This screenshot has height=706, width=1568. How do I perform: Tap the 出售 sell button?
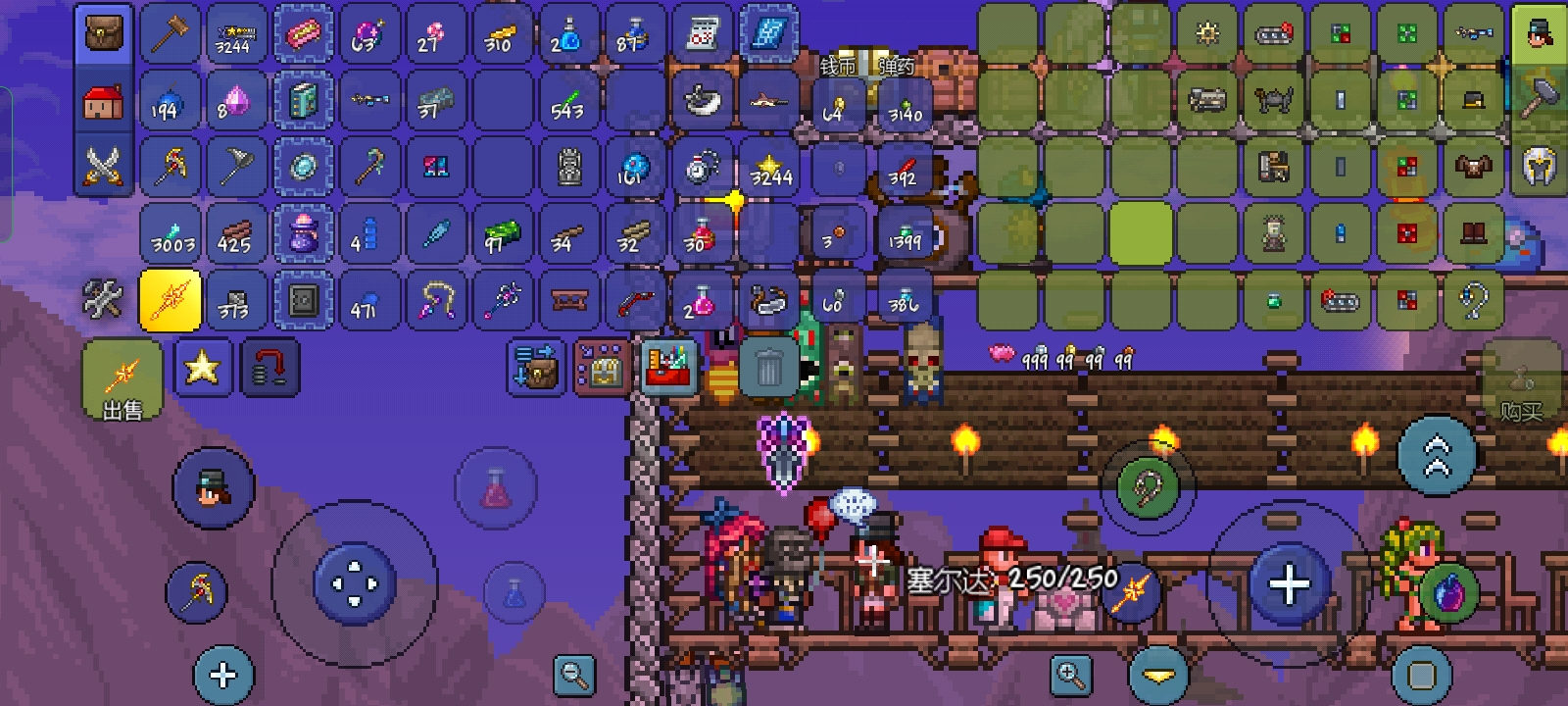click(122, 382)
